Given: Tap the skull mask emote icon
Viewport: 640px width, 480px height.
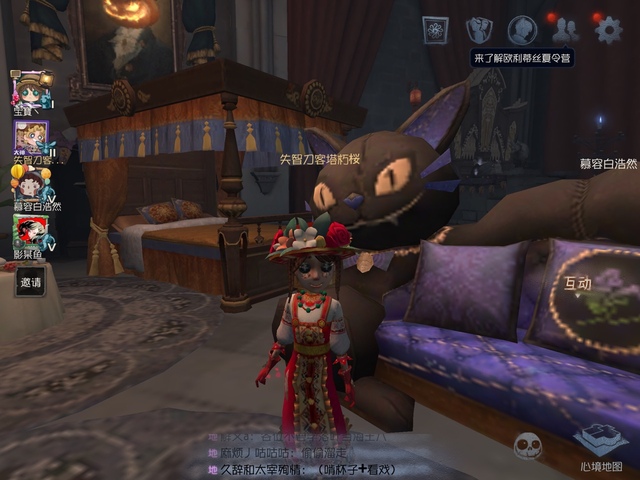Looking at the screenshot, I should click(528, 446).
